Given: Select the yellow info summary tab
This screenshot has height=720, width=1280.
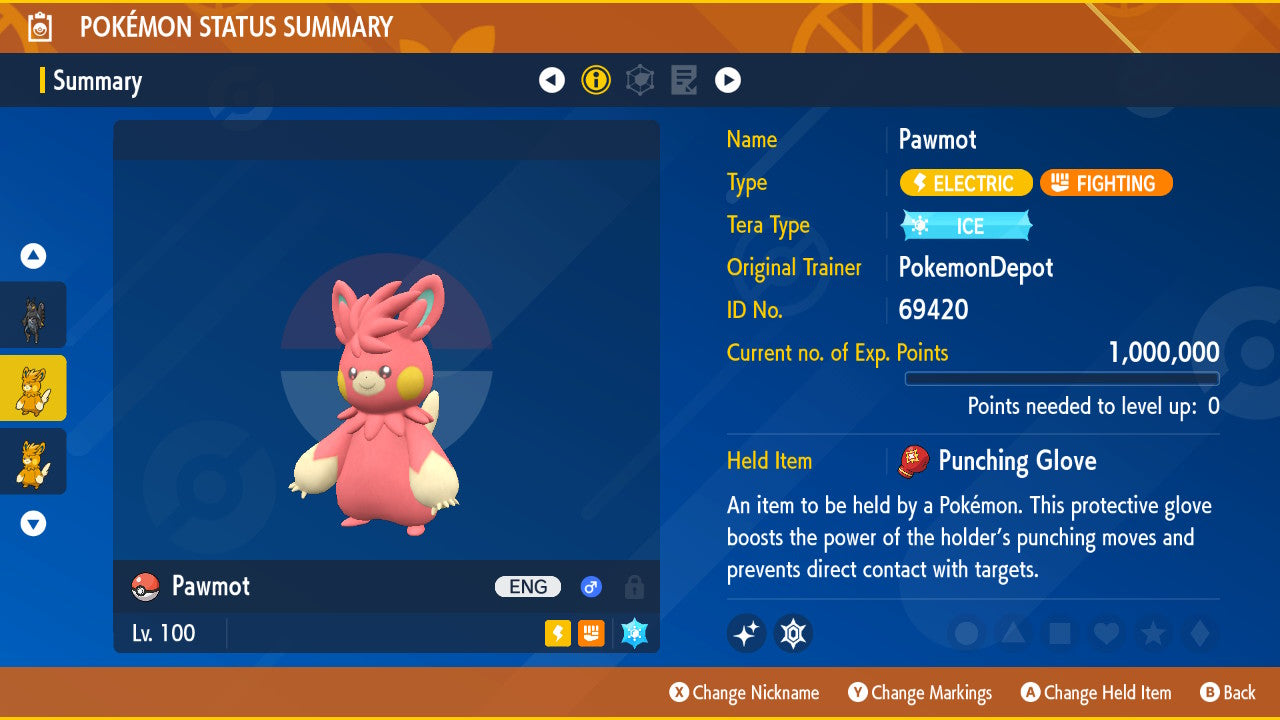Looking at the screenshot, I should click(x=596, y=80).
